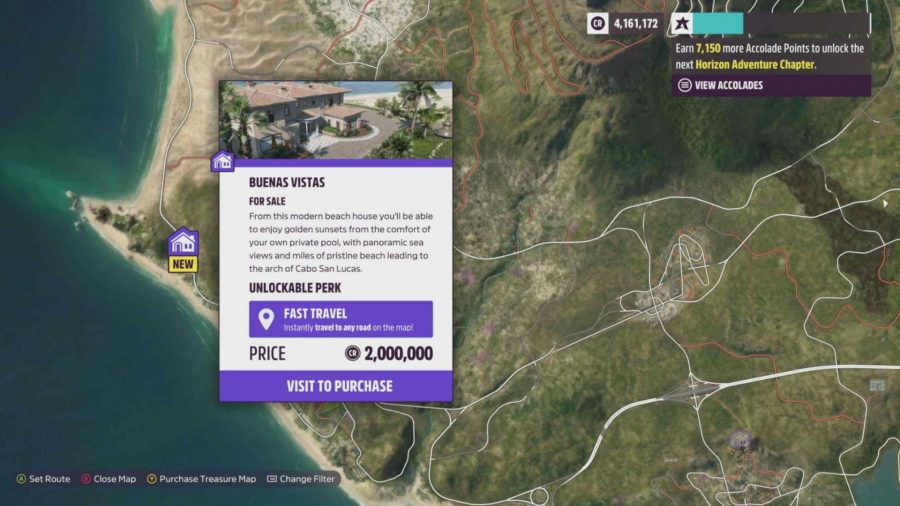This screenshot has width=900, height=506.
Task: Open View Accolades
Action: (721, 85)
